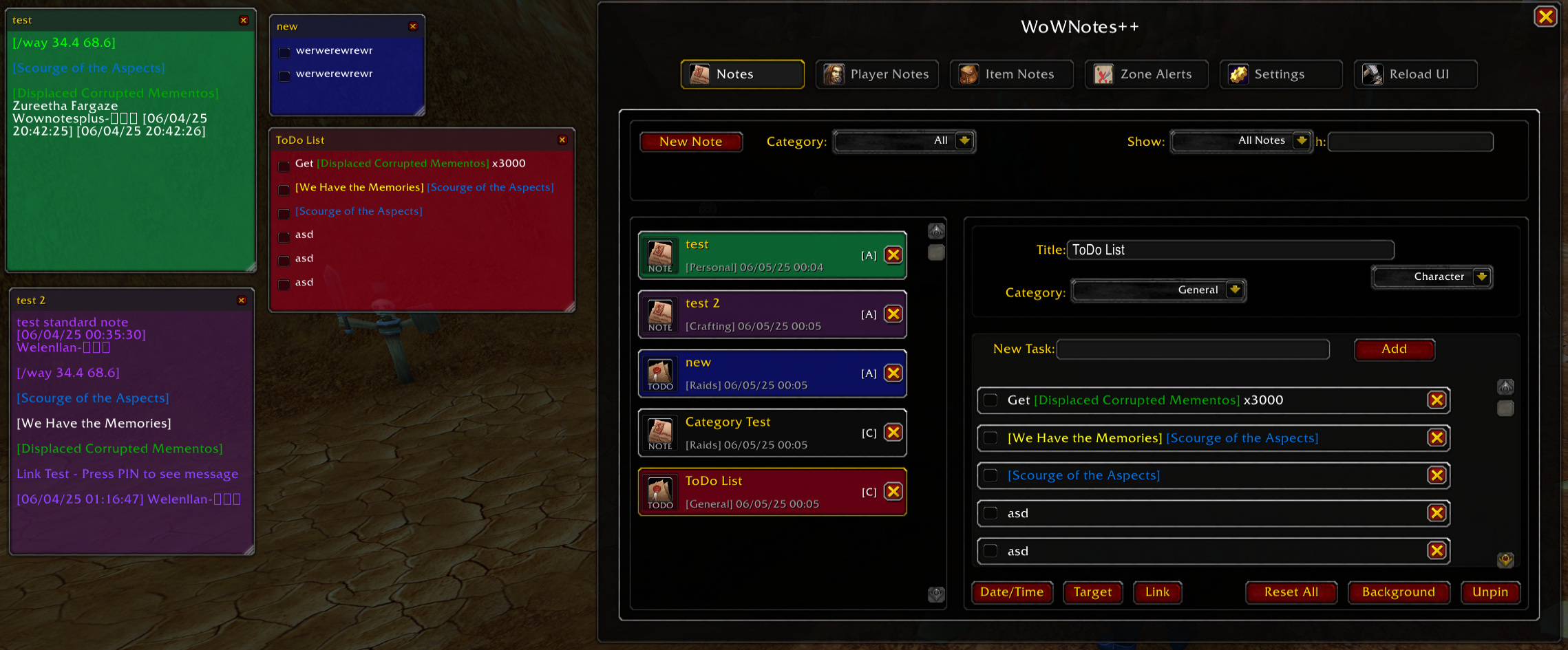Tick the Scourge of the Aspects task checkbox
This screenshot has width=1568, height=650.
pos(990,475)
